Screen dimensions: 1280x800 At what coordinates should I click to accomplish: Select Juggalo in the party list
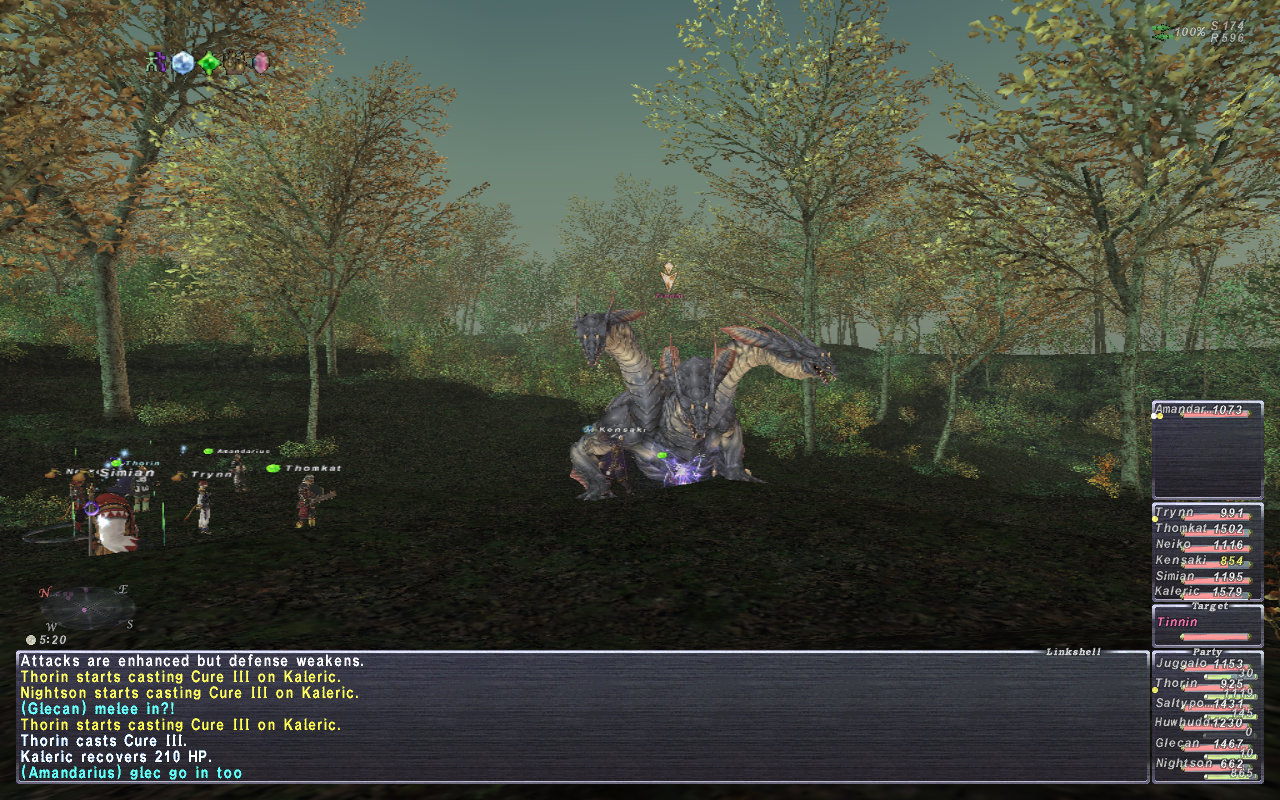pos(1207,665)
